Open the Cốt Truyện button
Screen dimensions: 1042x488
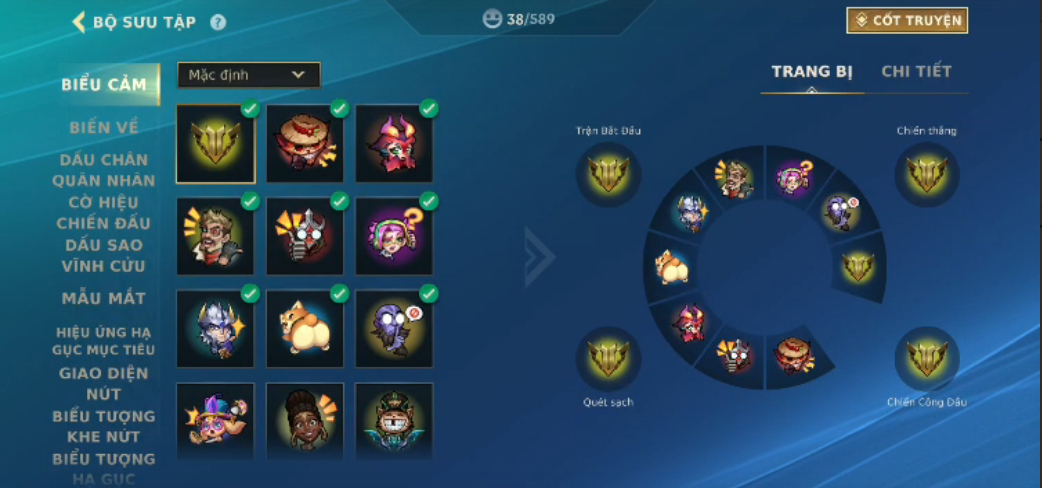pos(907,21)
